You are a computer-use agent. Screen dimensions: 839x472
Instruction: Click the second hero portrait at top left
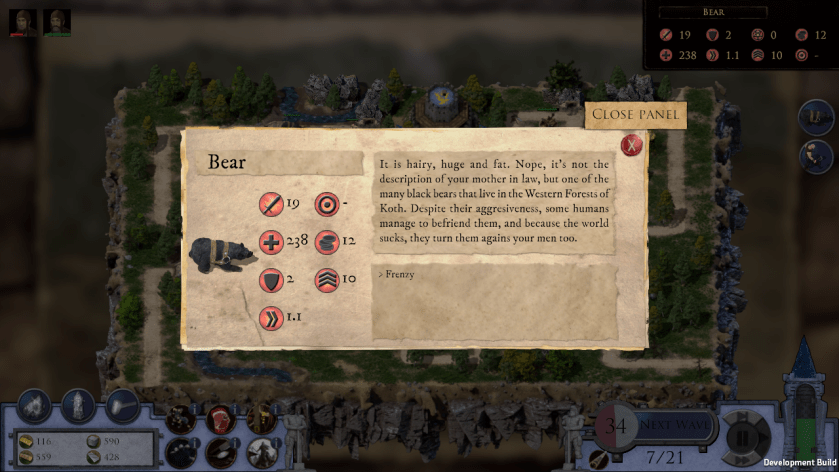click(x=57, y=21)
